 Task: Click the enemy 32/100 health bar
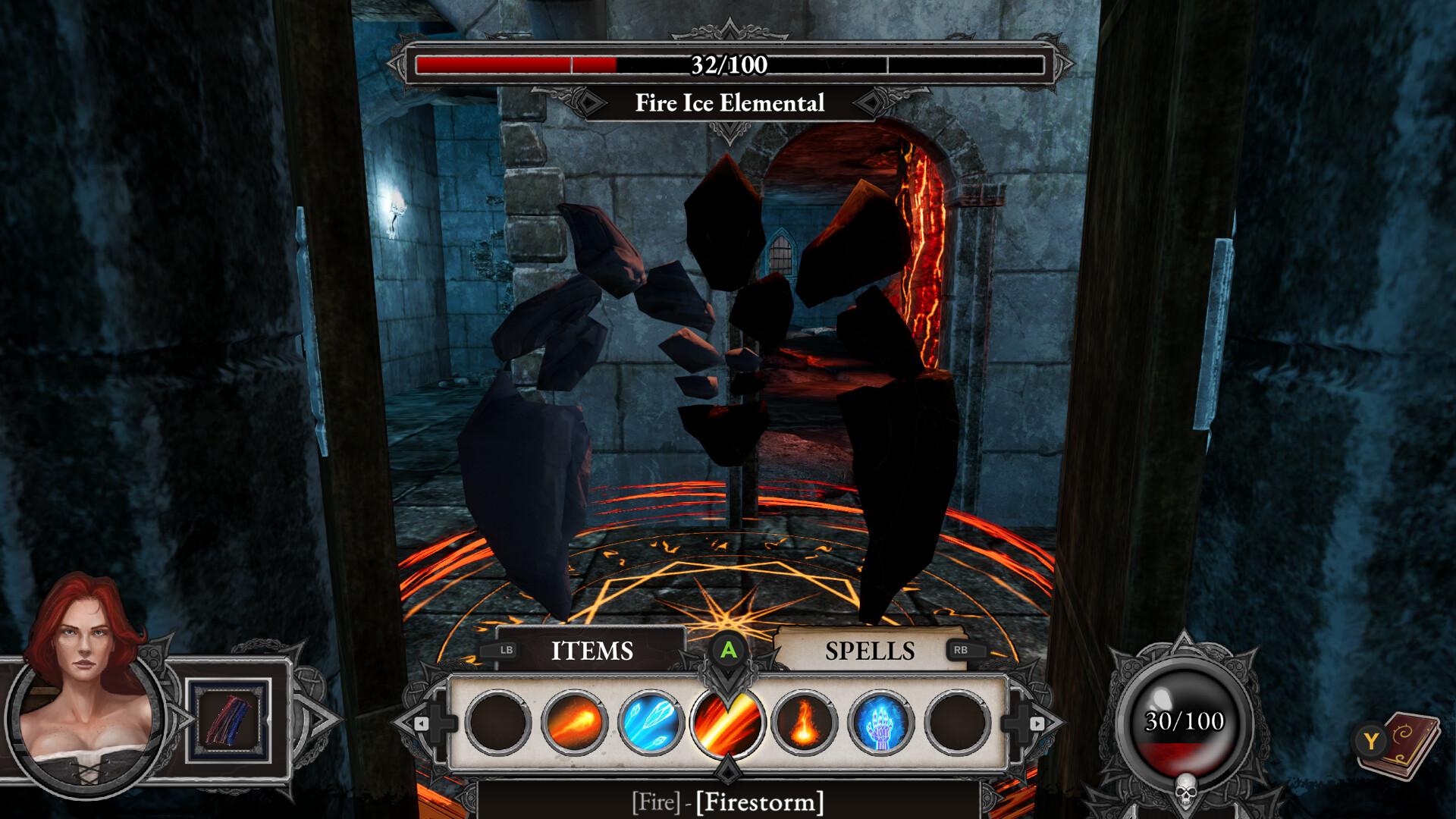(x=726, y=64)
